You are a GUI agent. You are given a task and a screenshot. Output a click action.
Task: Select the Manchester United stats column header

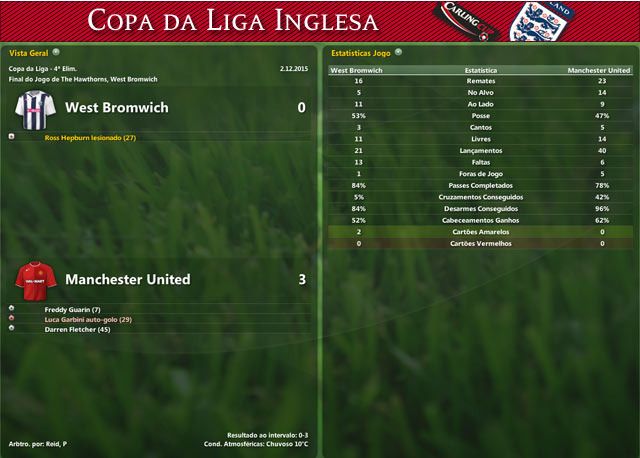[598, 71]
